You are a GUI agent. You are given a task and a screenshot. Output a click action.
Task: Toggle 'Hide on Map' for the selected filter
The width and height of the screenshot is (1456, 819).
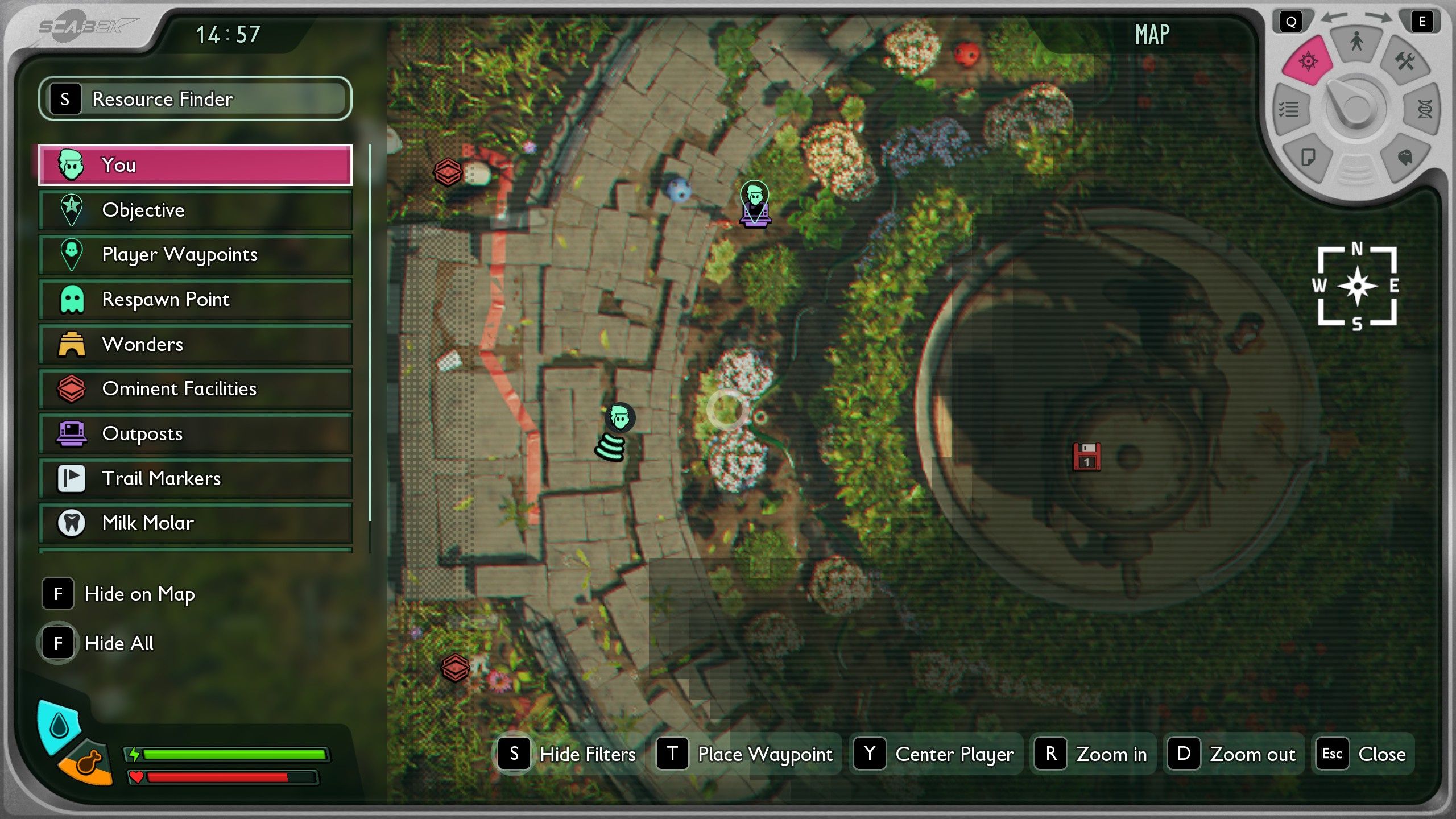pyautogui.click(x=139, y=594)
